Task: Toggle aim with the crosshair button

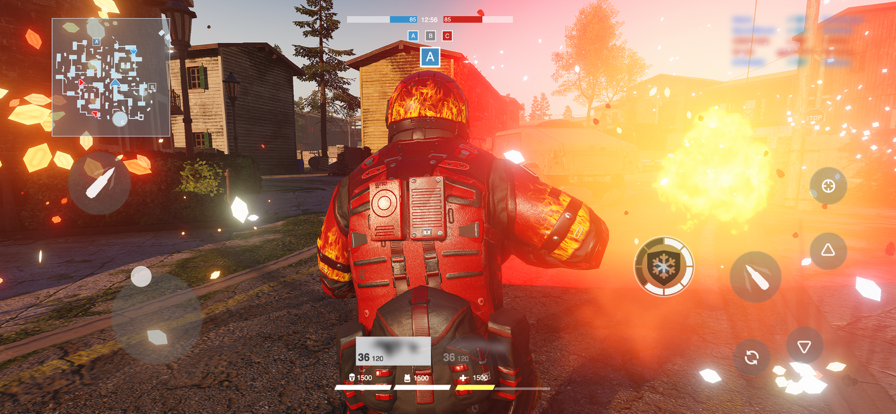Action: tap(828, 186)
